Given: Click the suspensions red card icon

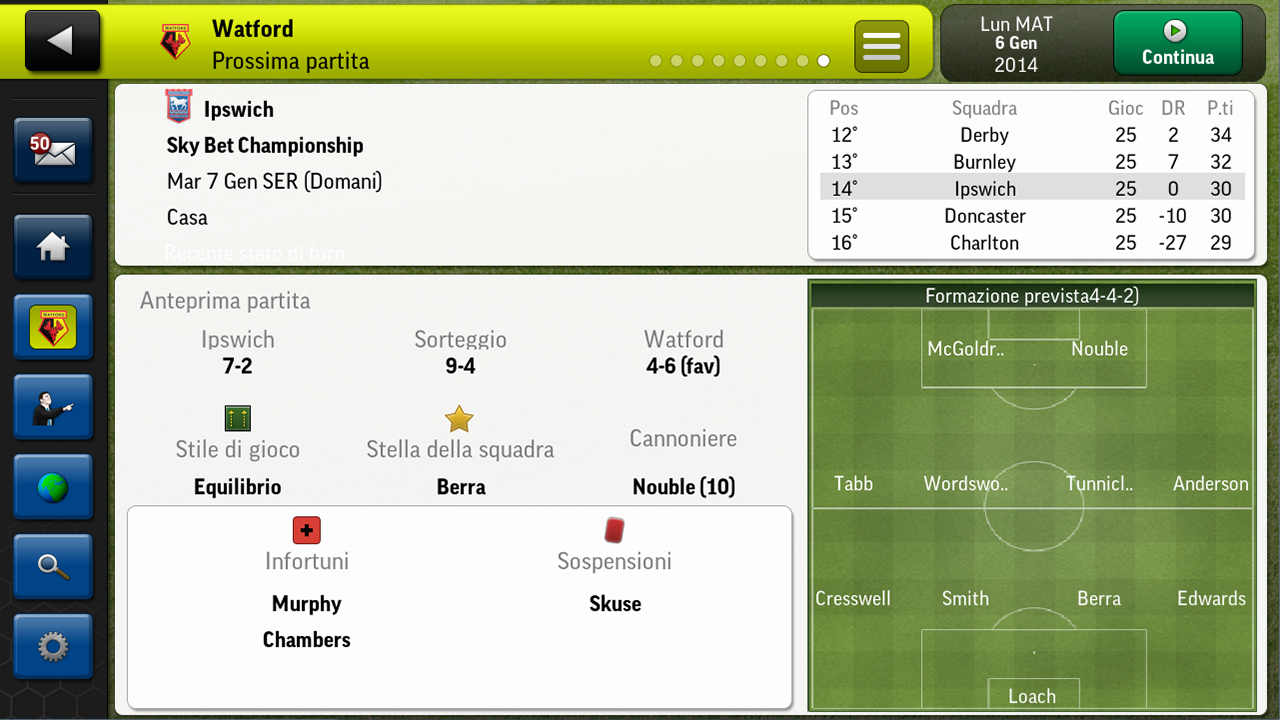Looking at the screenshot, I should click(614, 529).
